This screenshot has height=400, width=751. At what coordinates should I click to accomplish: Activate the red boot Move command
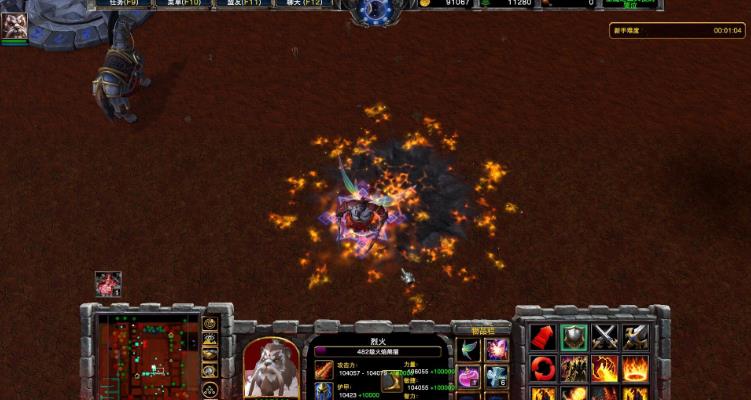click(542, 337)
